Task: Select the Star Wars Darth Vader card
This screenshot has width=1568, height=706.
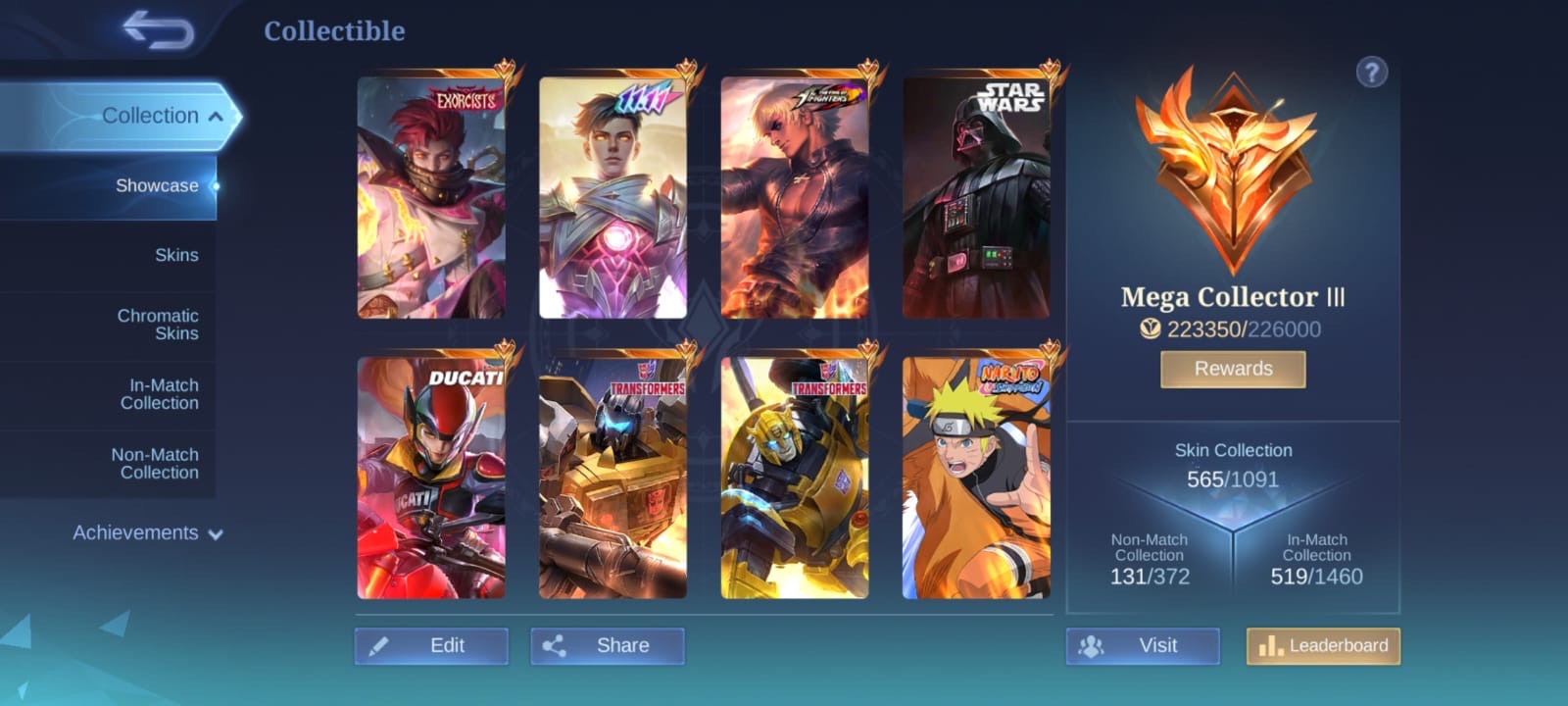Action: (976, 198)
